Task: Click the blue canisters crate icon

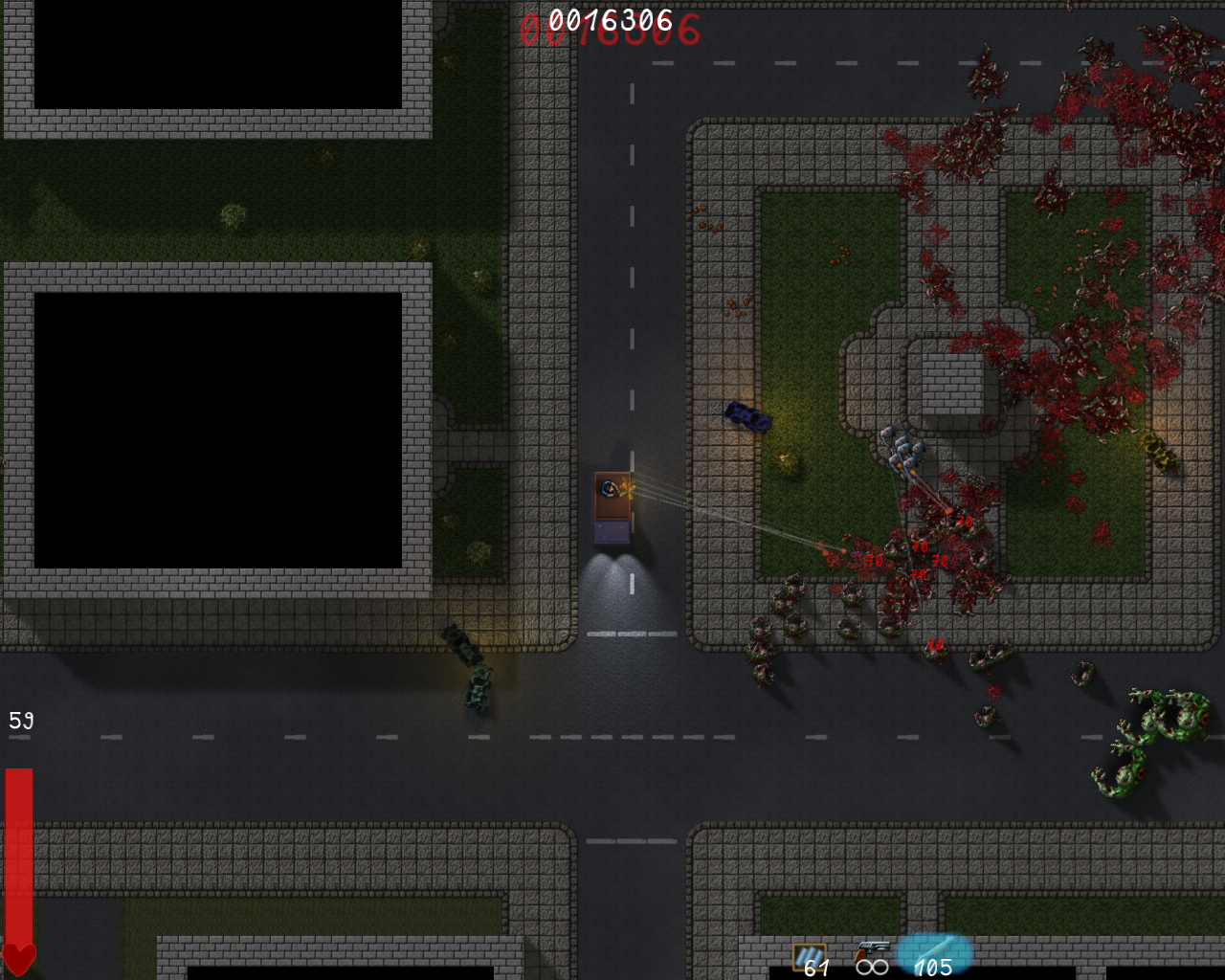Action: click(x=809, y=955)
